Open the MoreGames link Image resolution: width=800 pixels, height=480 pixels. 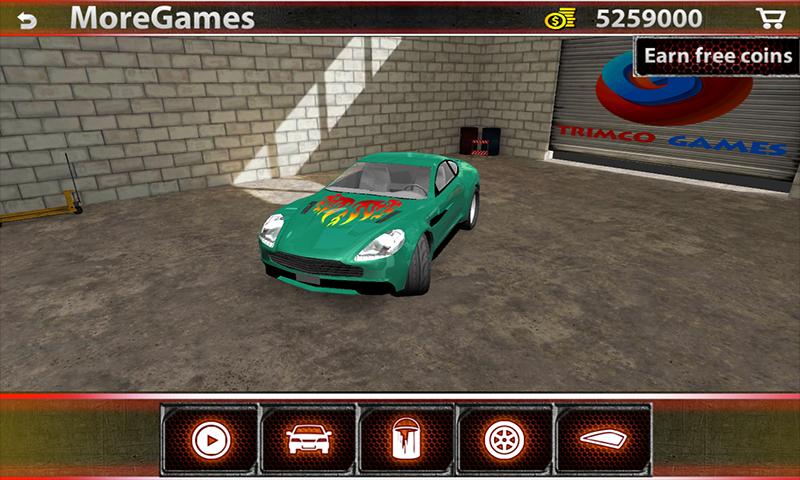pos(162,19)
